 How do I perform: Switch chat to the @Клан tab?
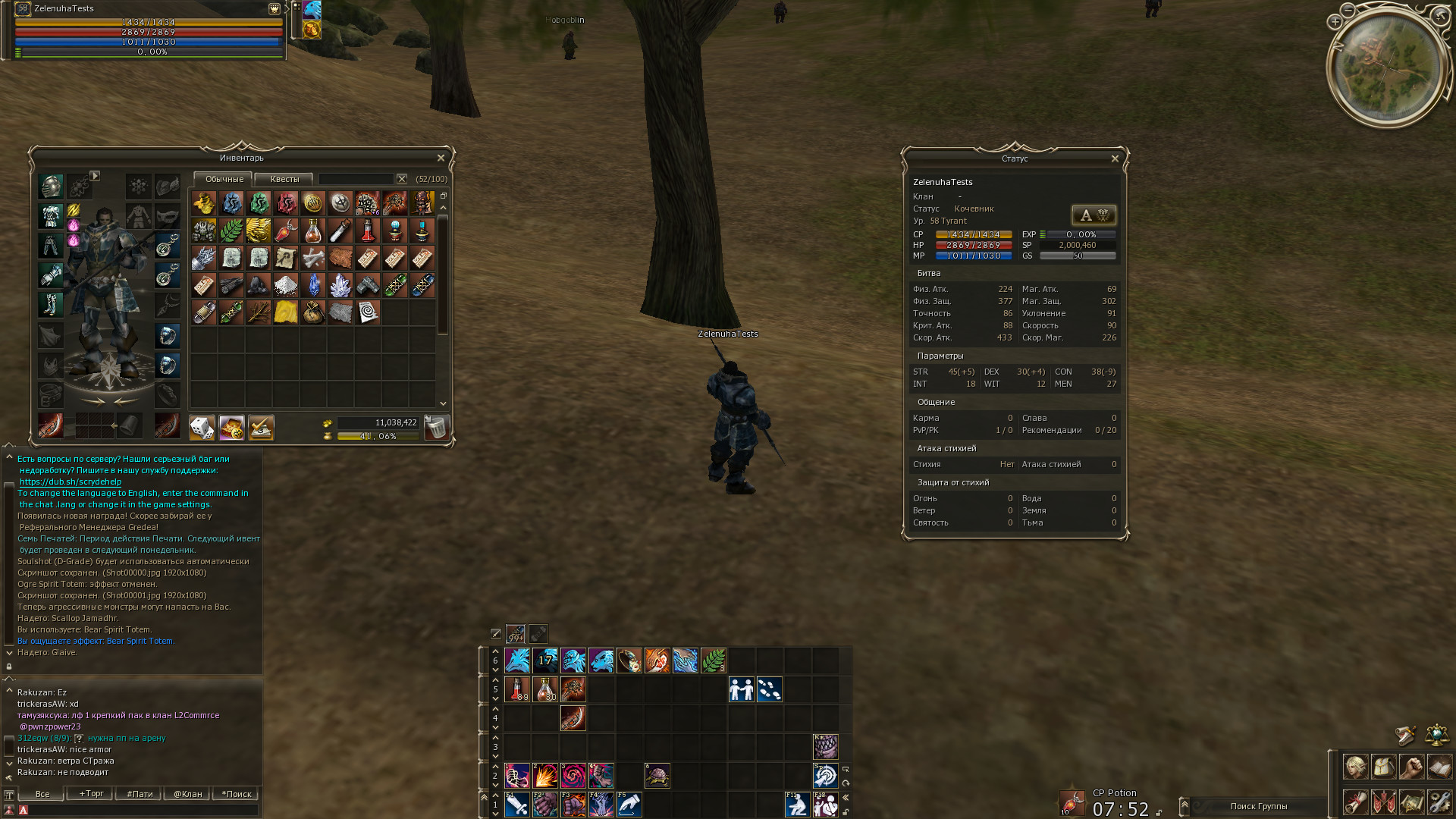coord(187,794)
